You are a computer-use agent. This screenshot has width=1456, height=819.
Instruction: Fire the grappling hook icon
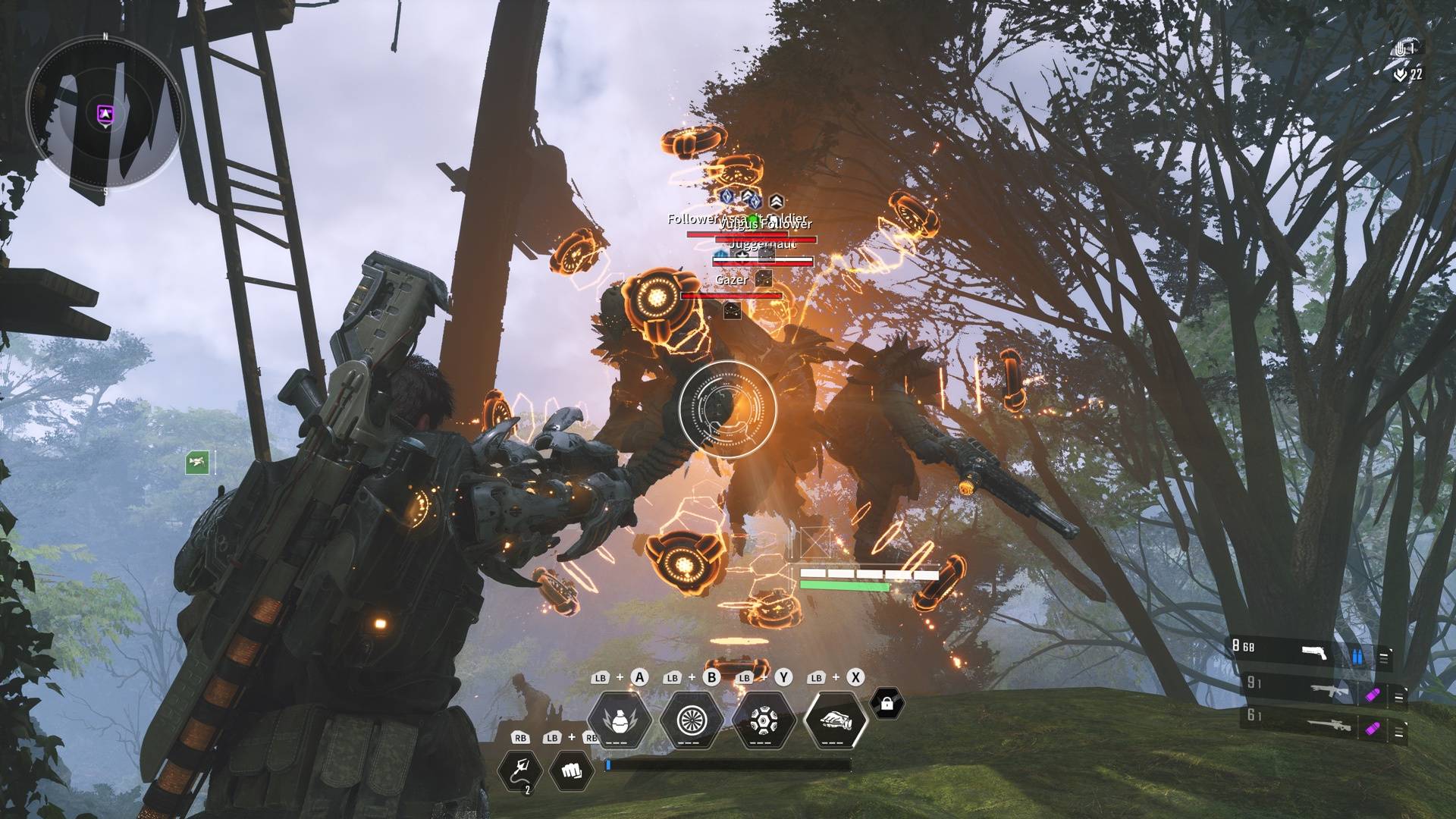[x=520, y=770]
